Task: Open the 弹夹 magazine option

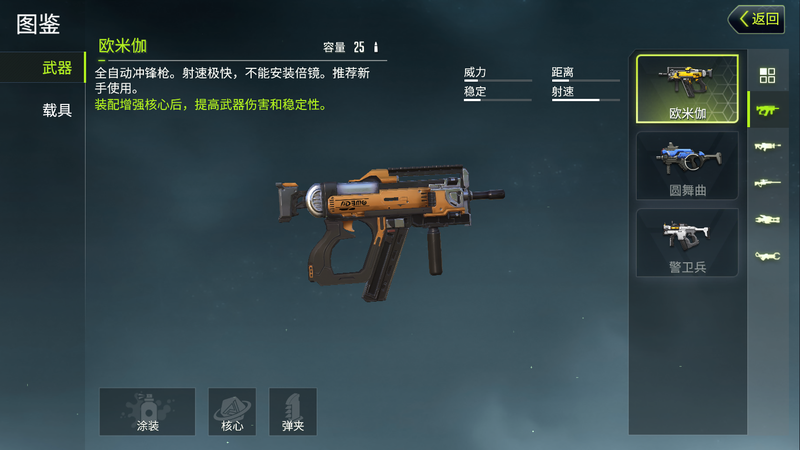Action: click(293, 412)
